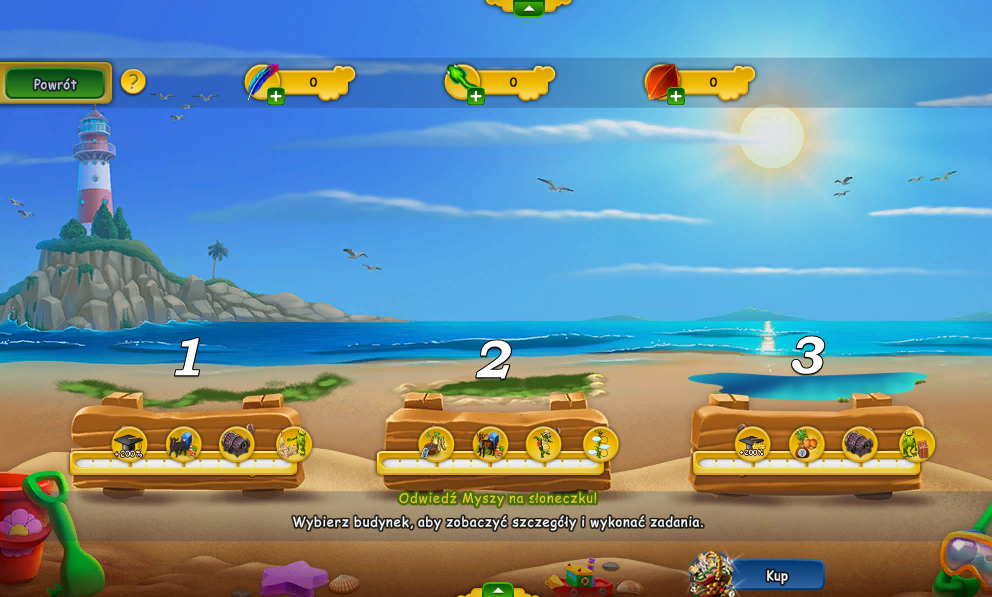The width and height of the screenshot is (992, 597).
Task: Add more feathers with the plus button
Action: tap(276, 97)
